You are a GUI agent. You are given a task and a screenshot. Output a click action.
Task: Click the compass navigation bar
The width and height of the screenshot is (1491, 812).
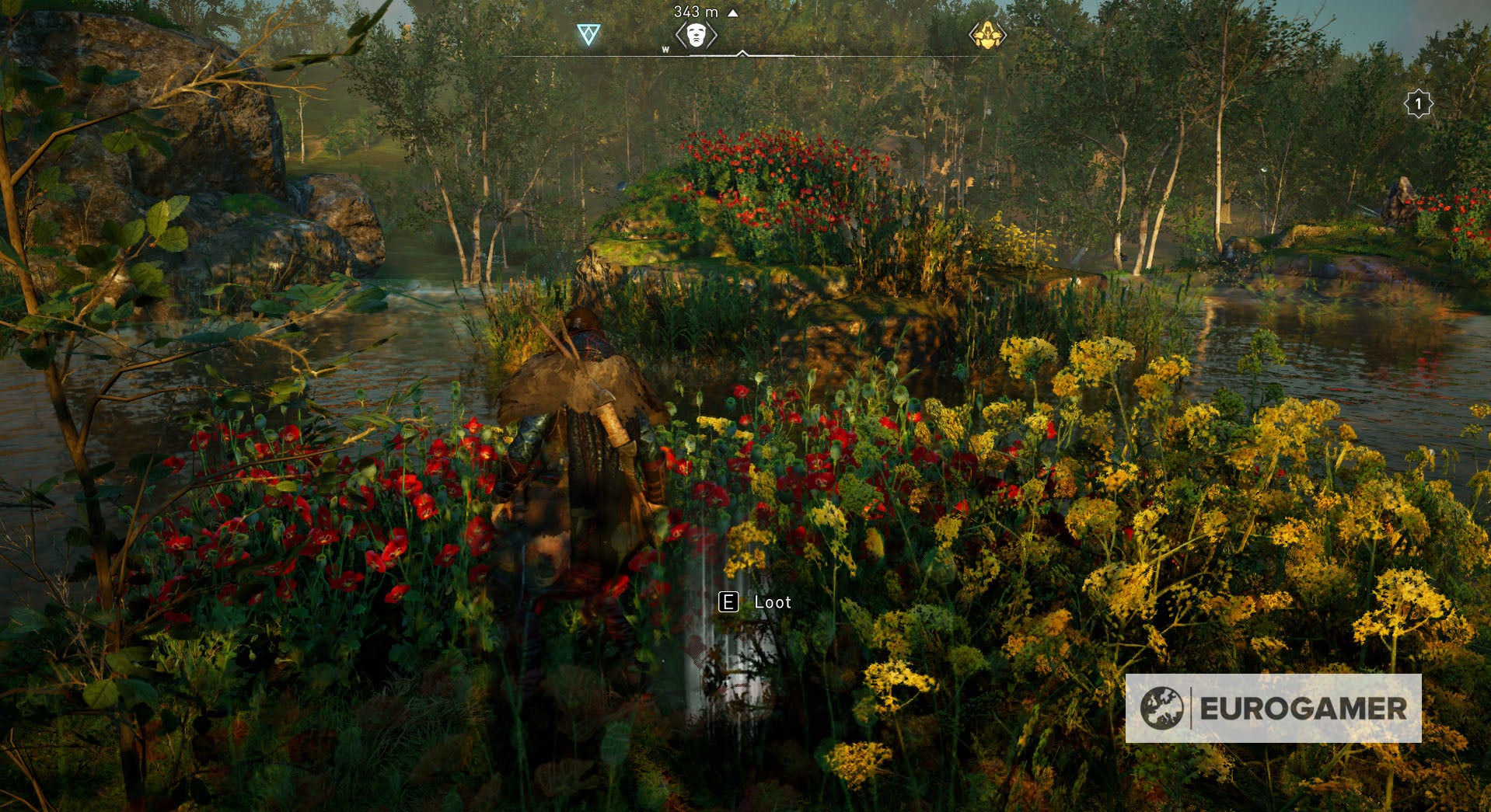tap(746, 54)
